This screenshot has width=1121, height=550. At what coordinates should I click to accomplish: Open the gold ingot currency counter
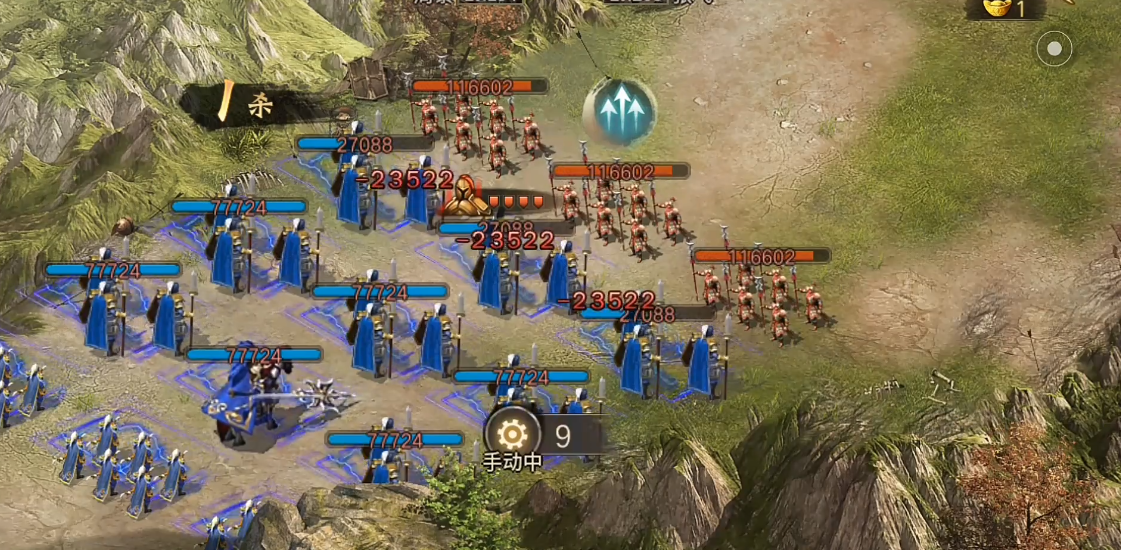coord(1003,9)
